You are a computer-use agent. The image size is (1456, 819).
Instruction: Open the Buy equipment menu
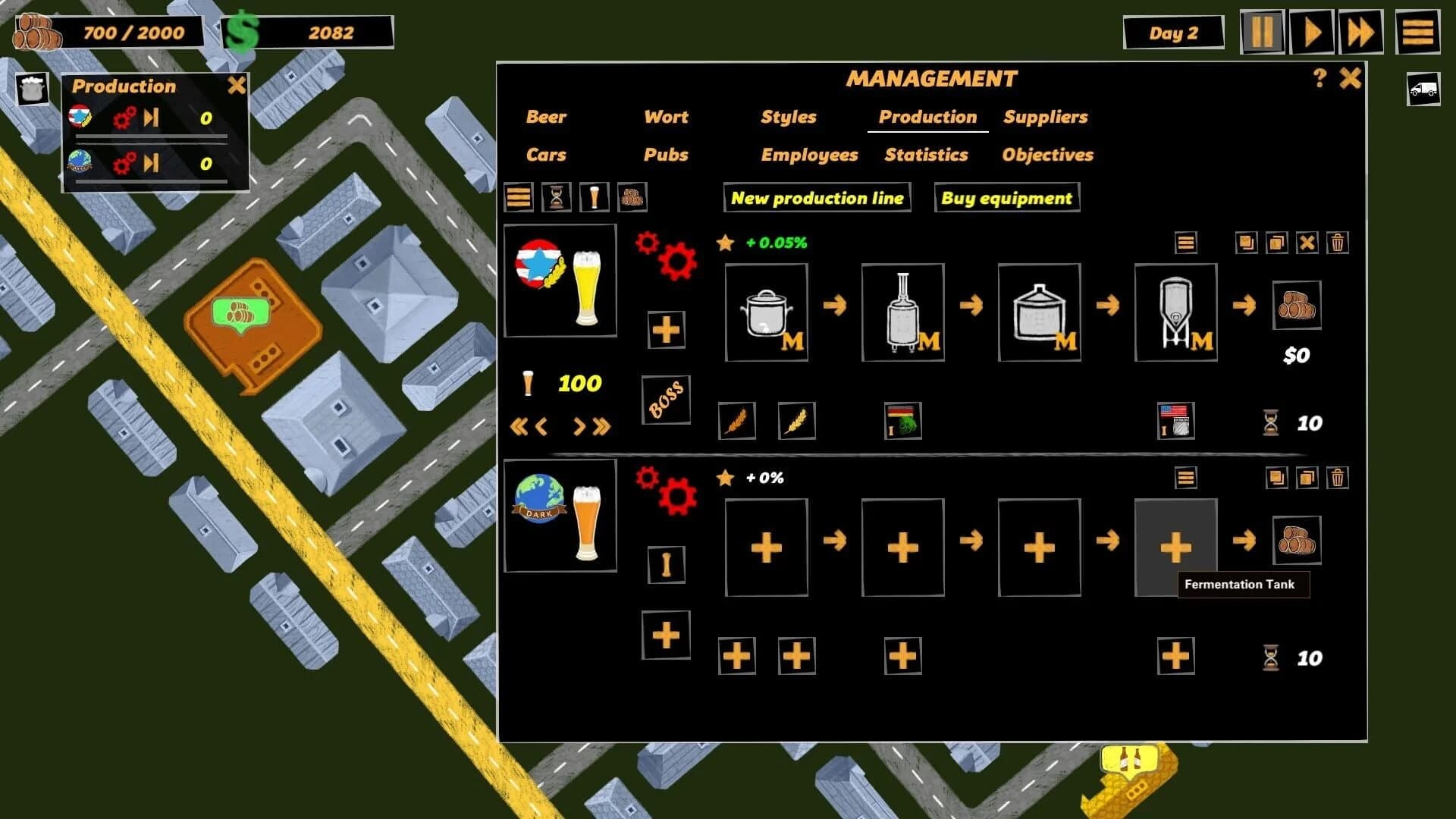(1006, 198)
